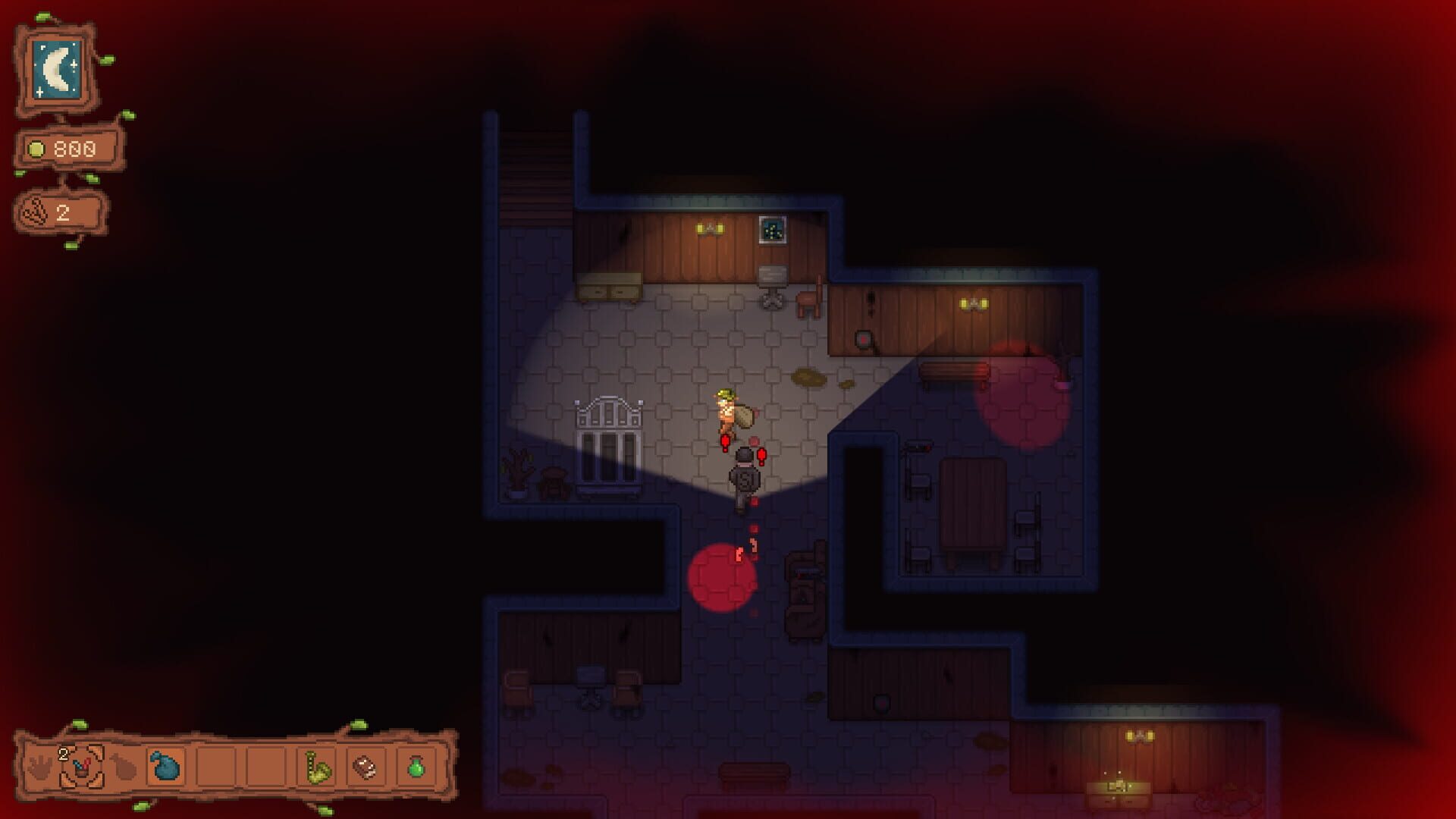Open the book item in the hotbar
The width and height of the screenshot is (1456, 819).
365,766
